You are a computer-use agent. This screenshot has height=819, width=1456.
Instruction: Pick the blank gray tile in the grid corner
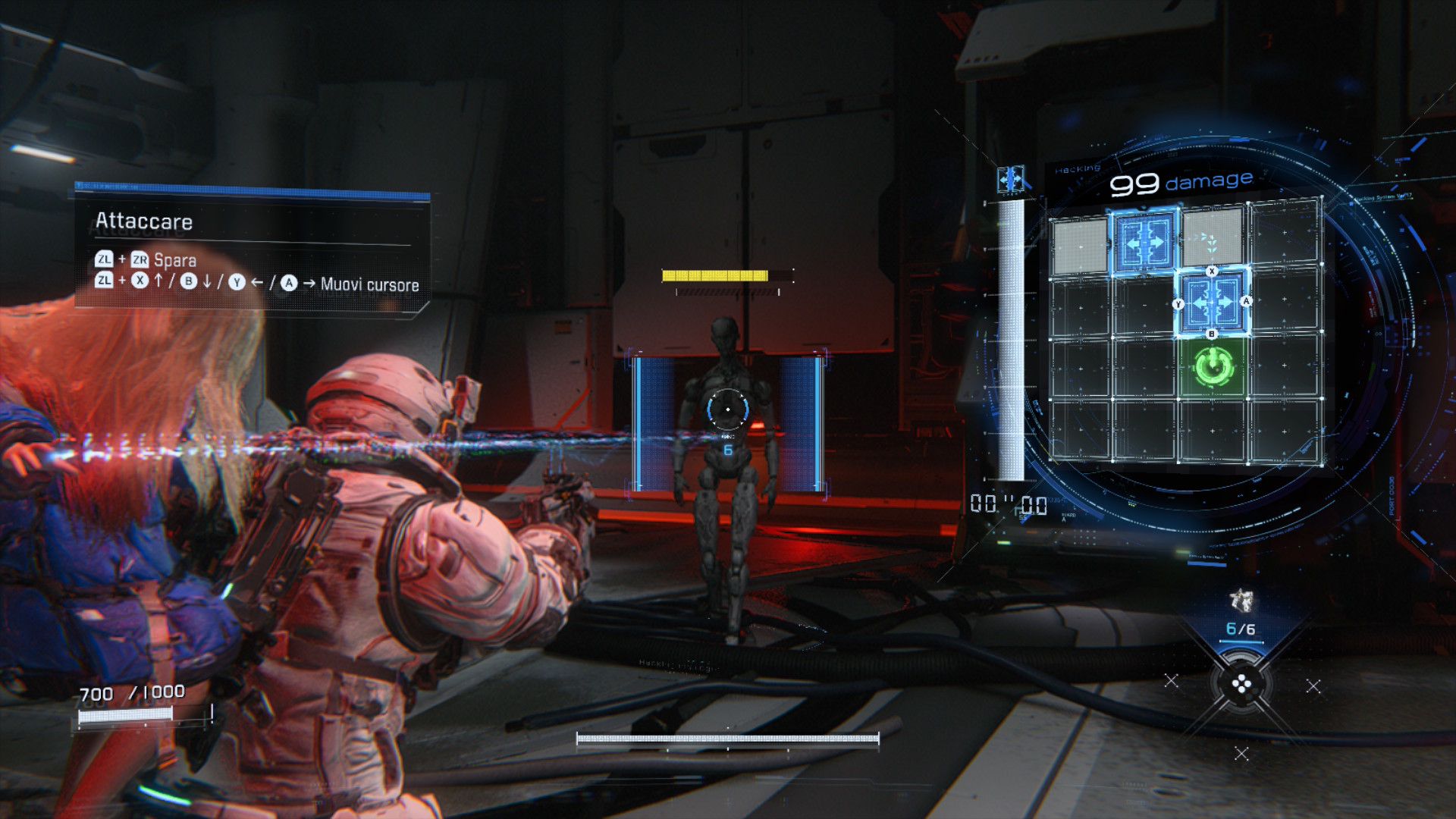coord(1080,244)
